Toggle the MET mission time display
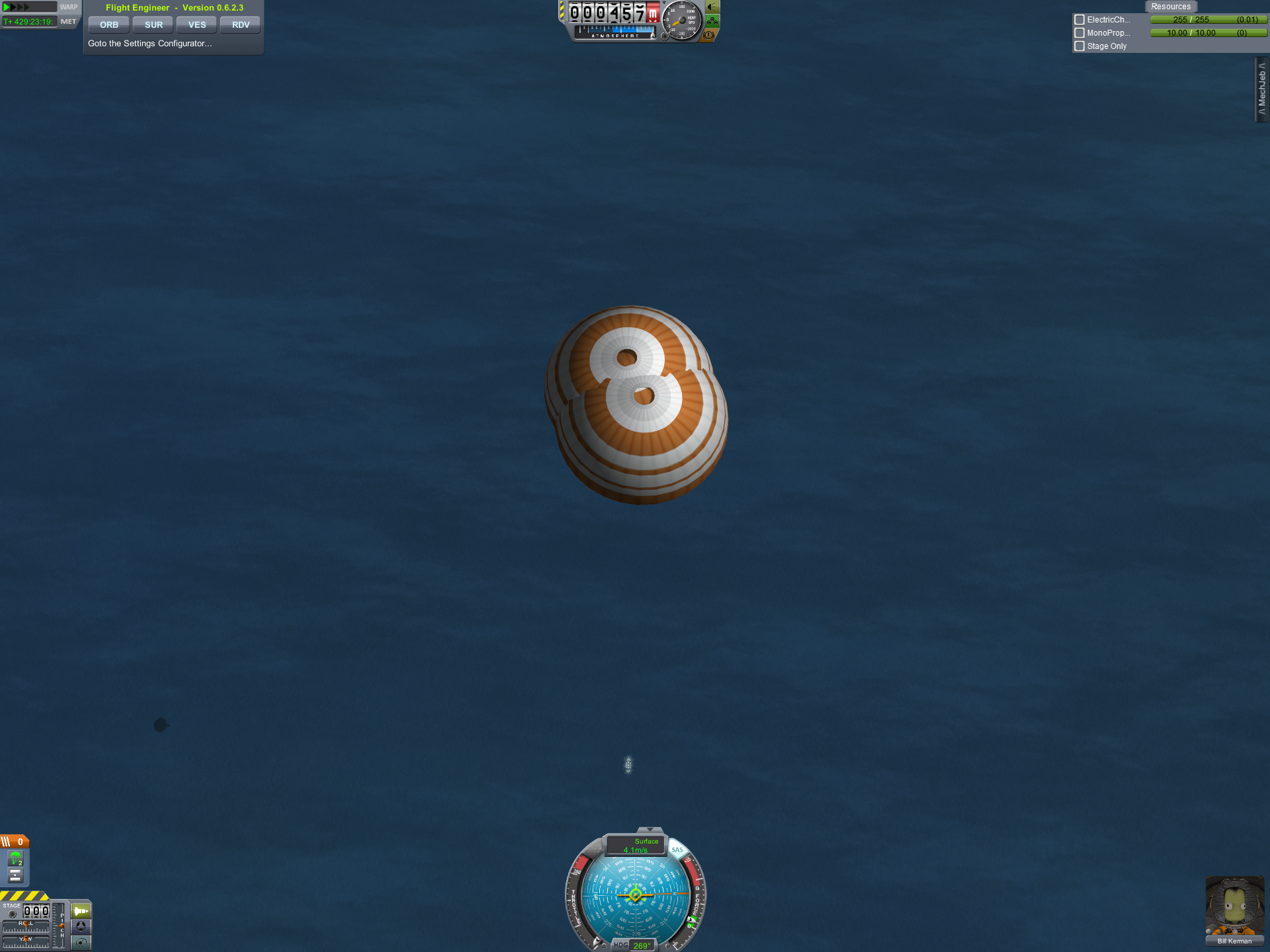This screenshot has width=1270, height=952. (x=68, y=22)
